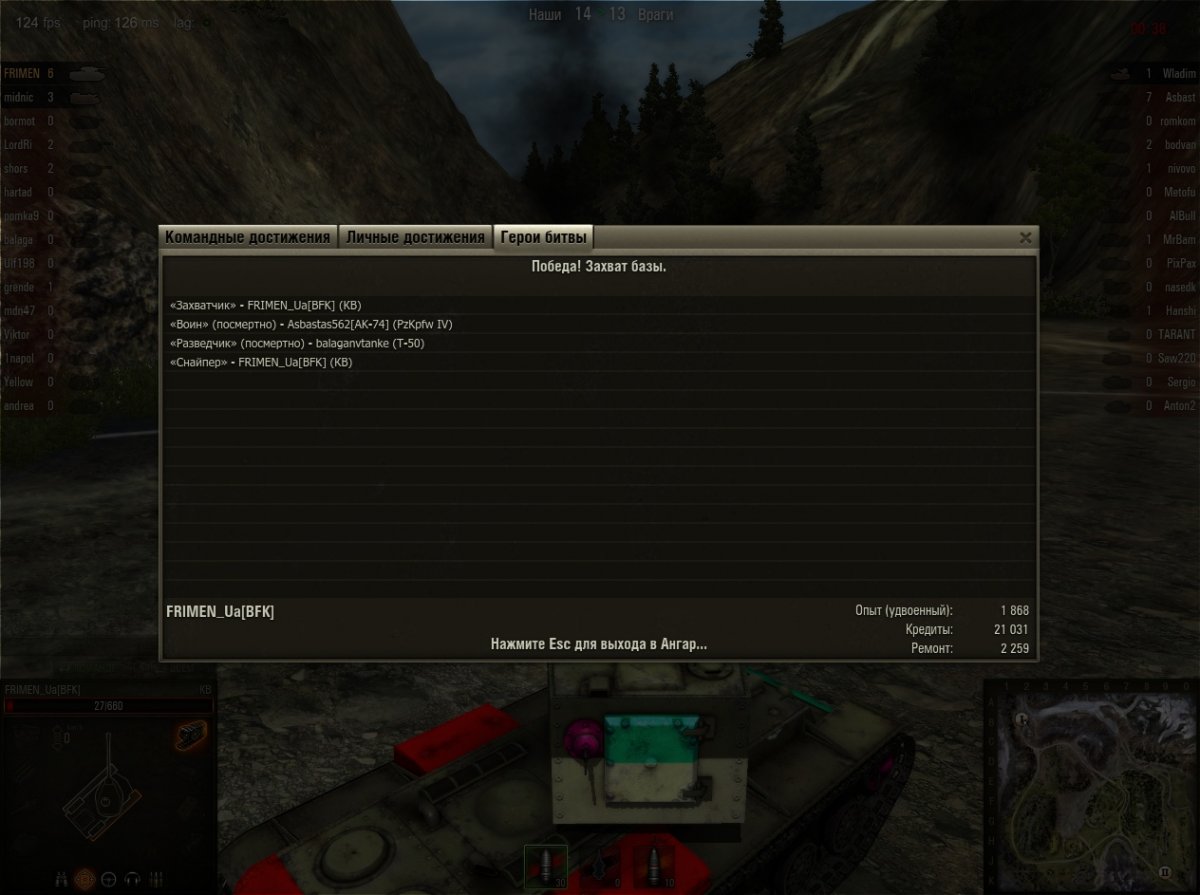The image size is (1200, 895).
Task: Close the battle results window
Action: (x=1025, y=238)
